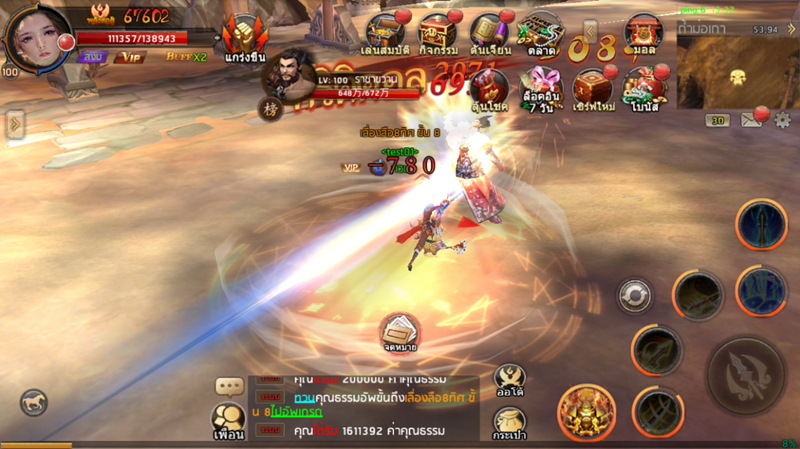This screenshot has height=449, width=800.
Task: Toggle ออโต้ auto-battle
Action: pos(510,382)
